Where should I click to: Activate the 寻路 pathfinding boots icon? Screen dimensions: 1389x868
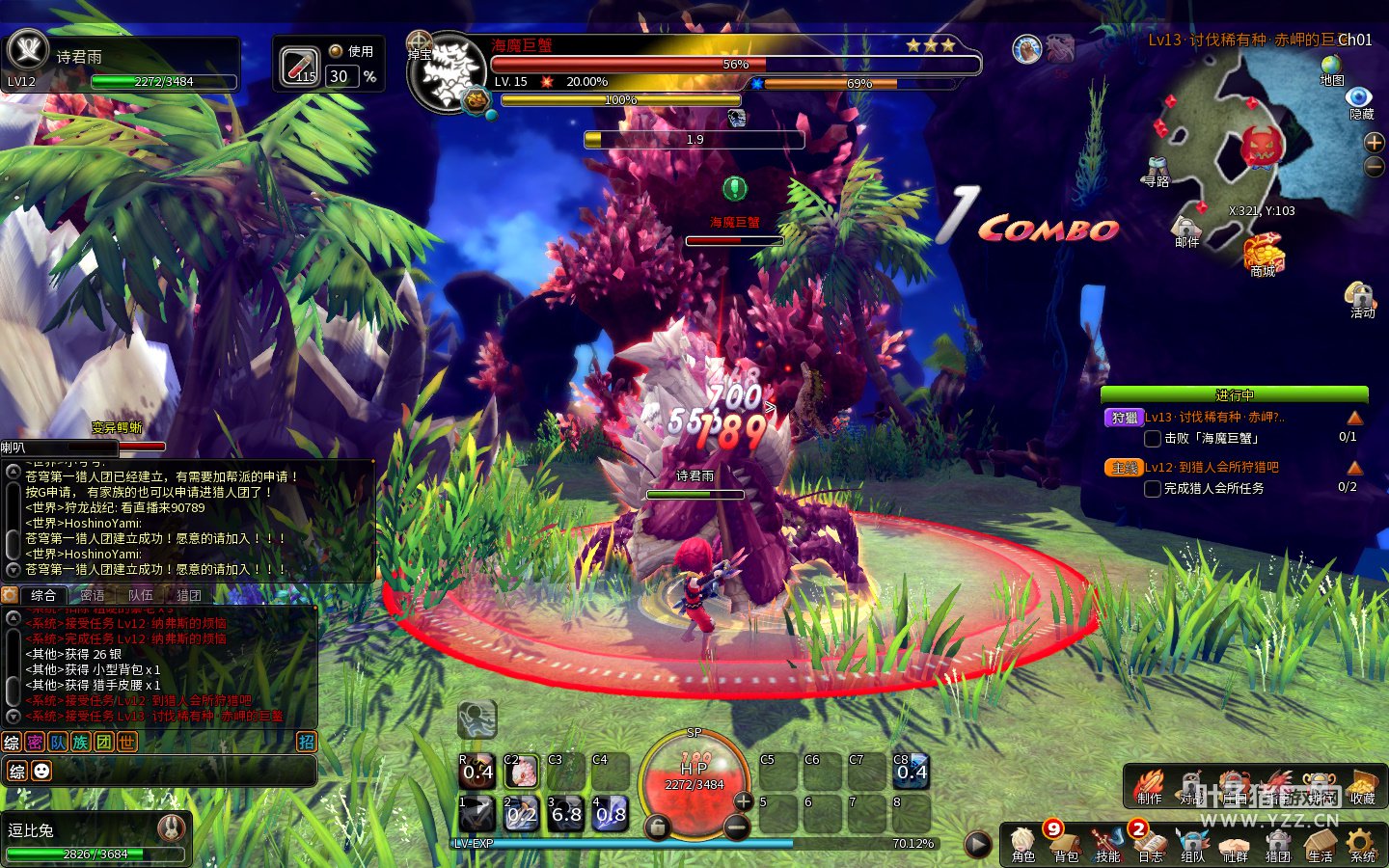pyautogui.click(x=1157, y=171)
